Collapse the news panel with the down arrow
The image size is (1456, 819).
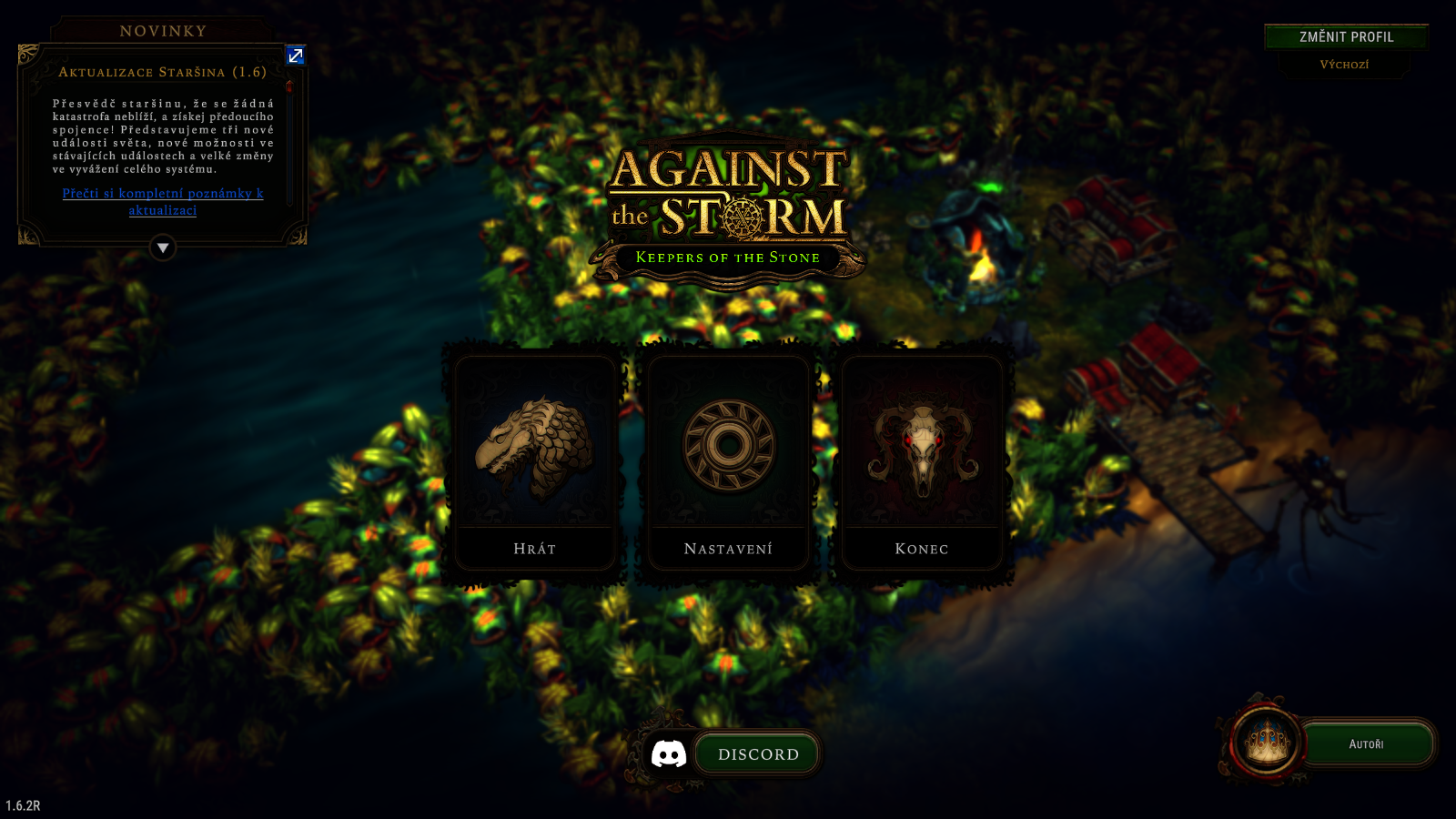pos(163,248)
